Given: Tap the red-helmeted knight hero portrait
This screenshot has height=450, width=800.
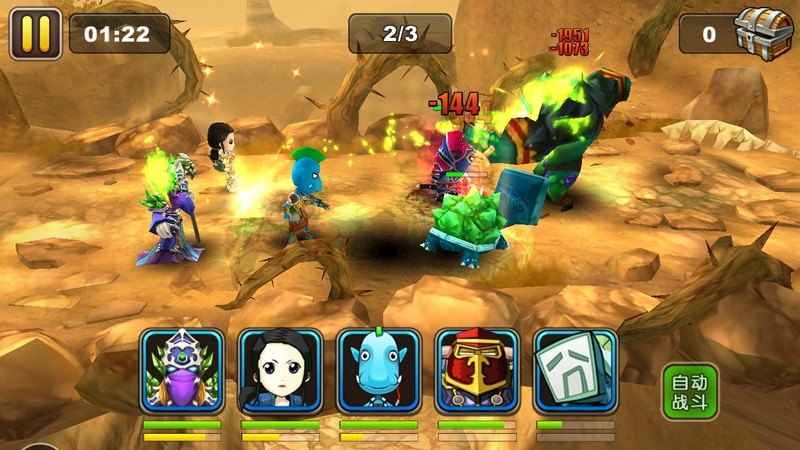Looking at the screenshot, I should tap(477, 371).
